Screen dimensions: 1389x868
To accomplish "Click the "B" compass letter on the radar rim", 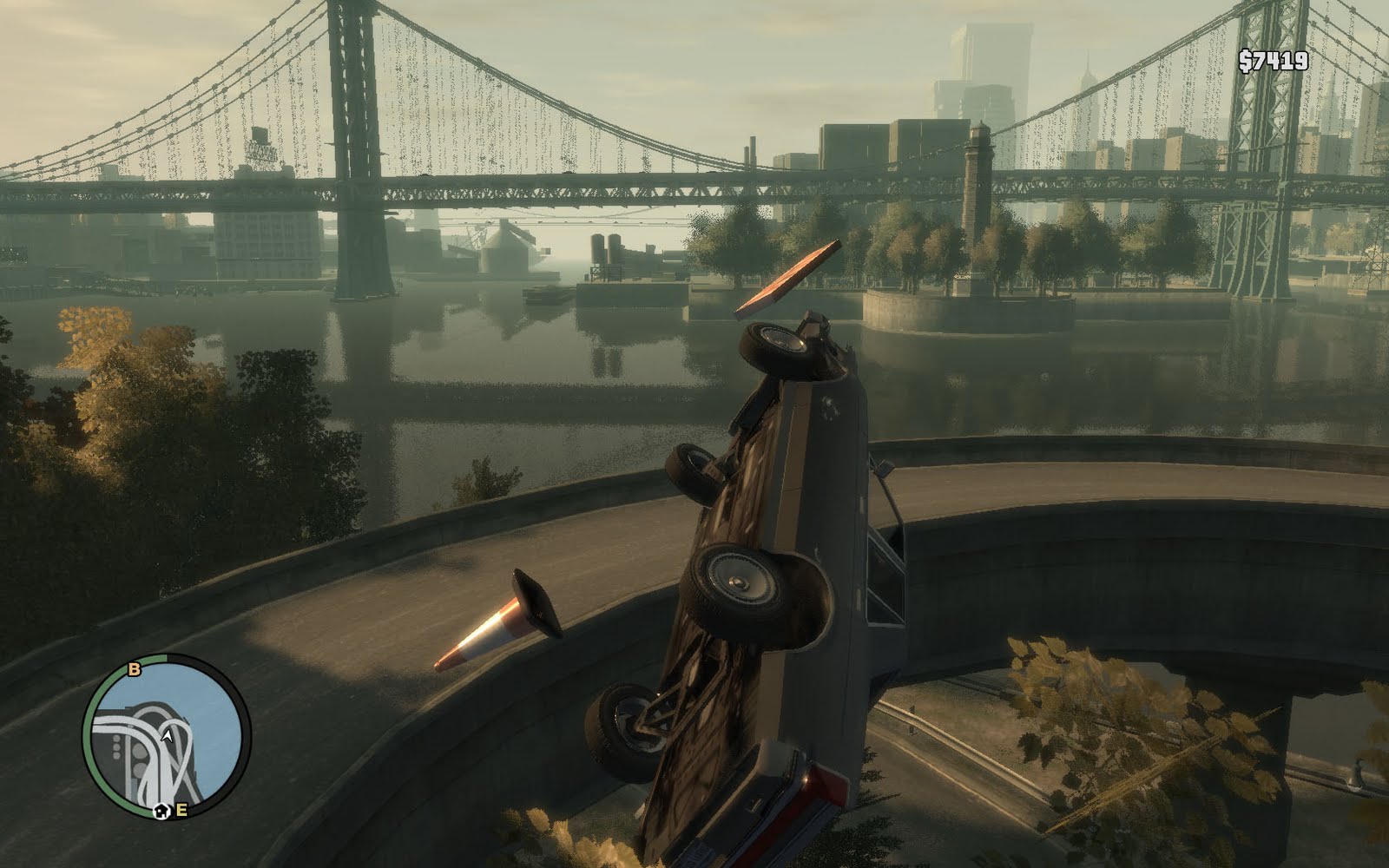I will coord(133,669).
